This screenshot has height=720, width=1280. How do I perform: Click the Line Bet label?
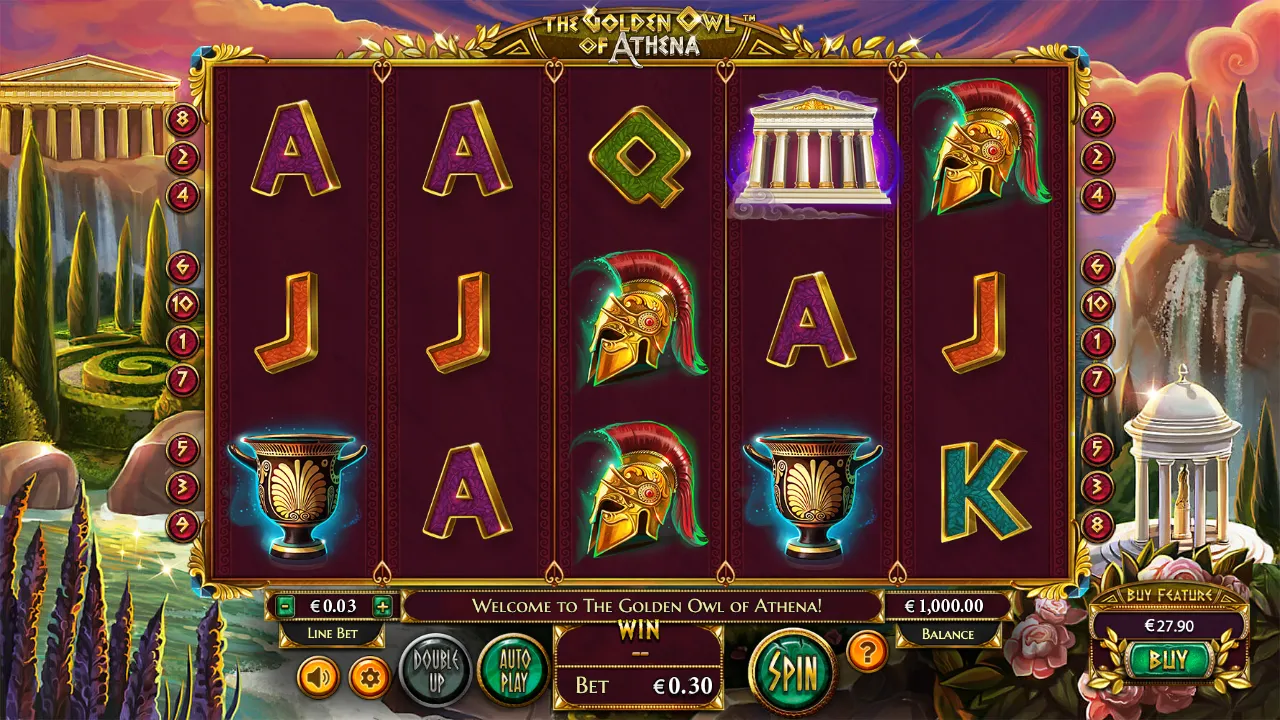coord(331,634)
